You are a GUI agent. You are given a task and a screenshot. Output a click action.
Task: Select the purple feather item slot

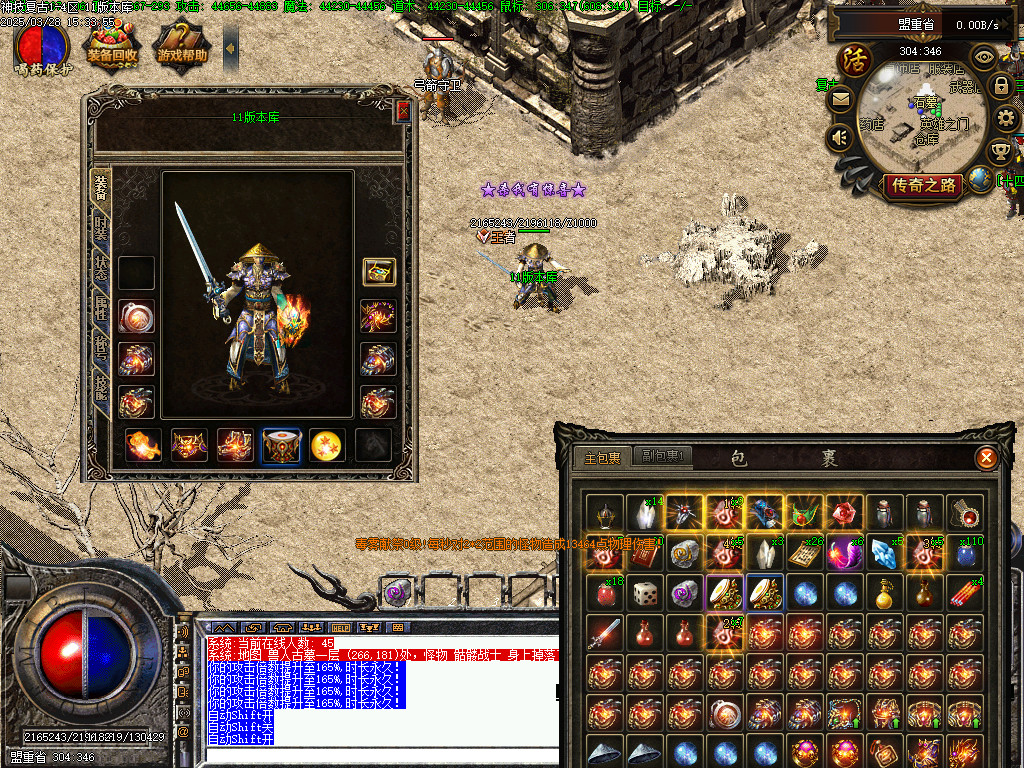[845, 554]
